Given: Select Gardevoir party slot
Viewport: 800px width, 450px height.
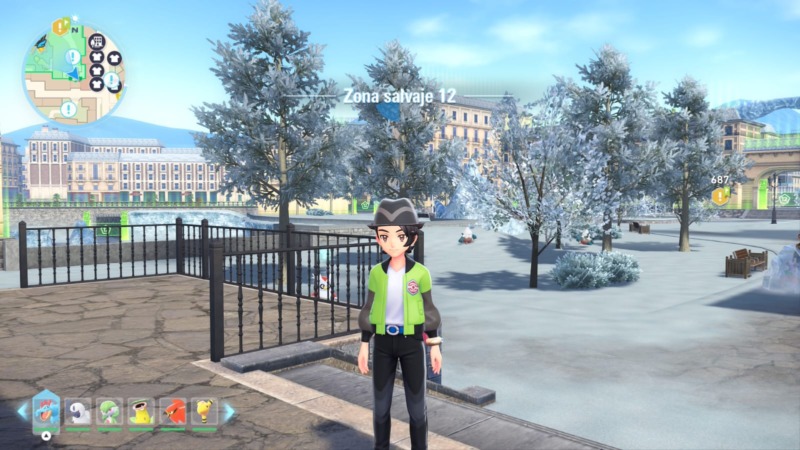Looking at the screenshot, I should (109, 412).
